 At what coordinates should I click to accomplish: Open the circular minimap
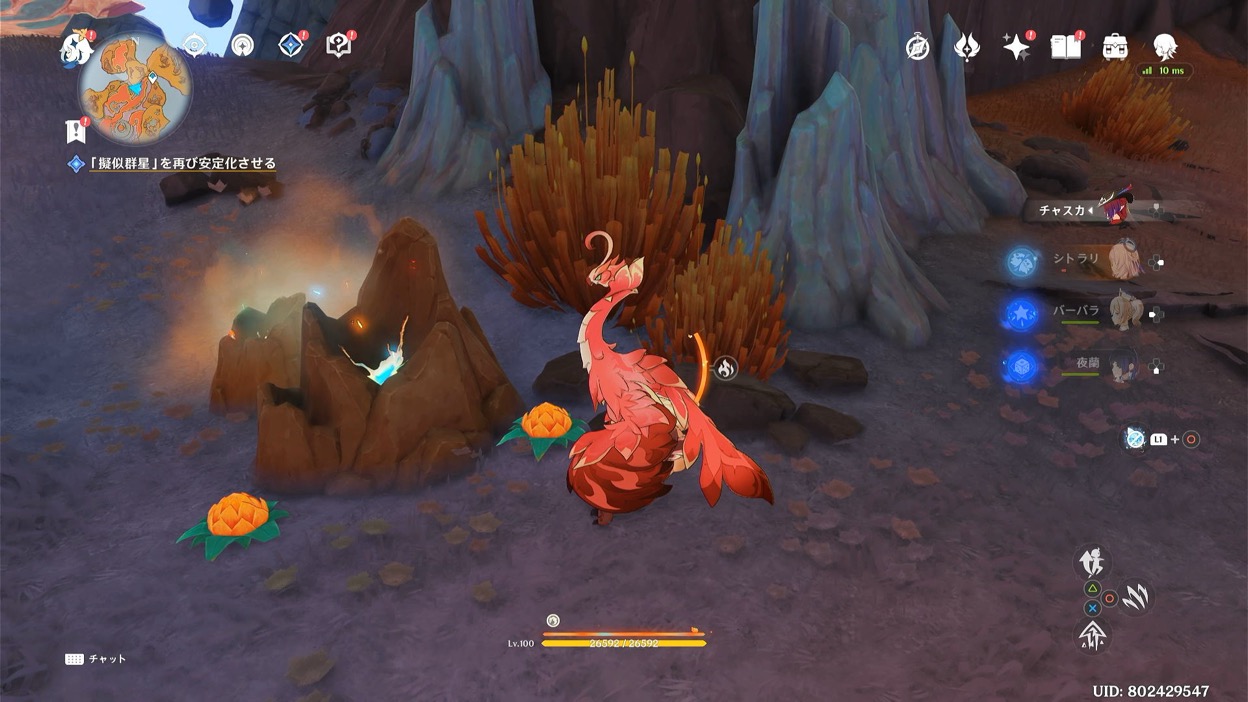[x=135, y=88]
